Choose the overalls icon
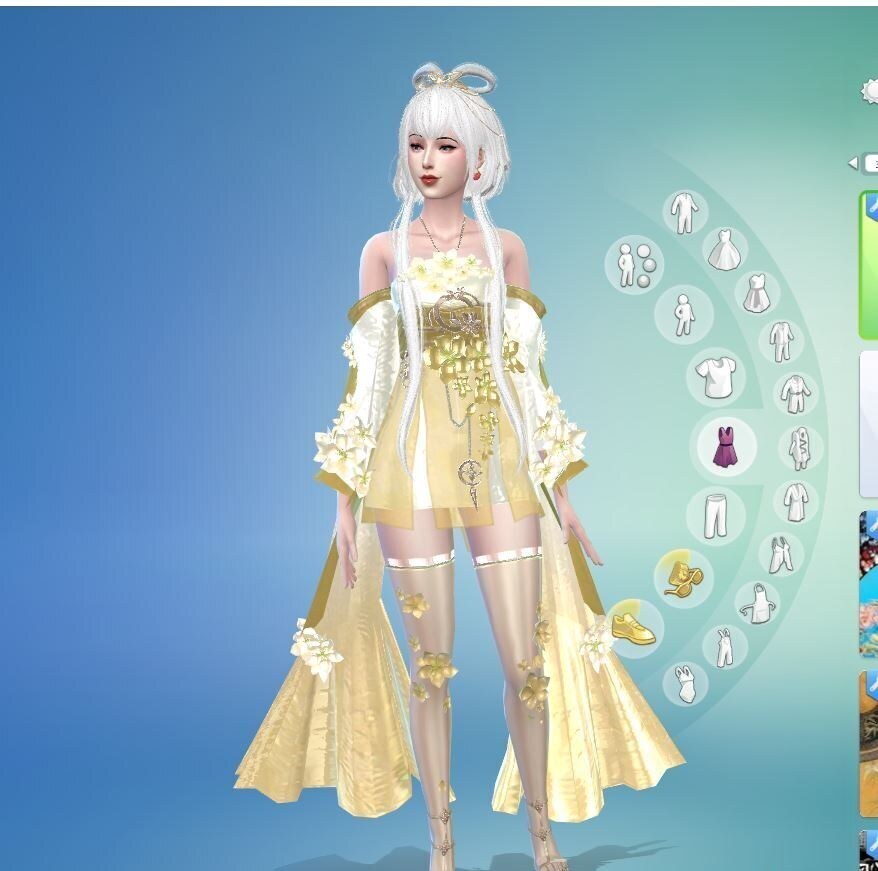 point(724,646)
